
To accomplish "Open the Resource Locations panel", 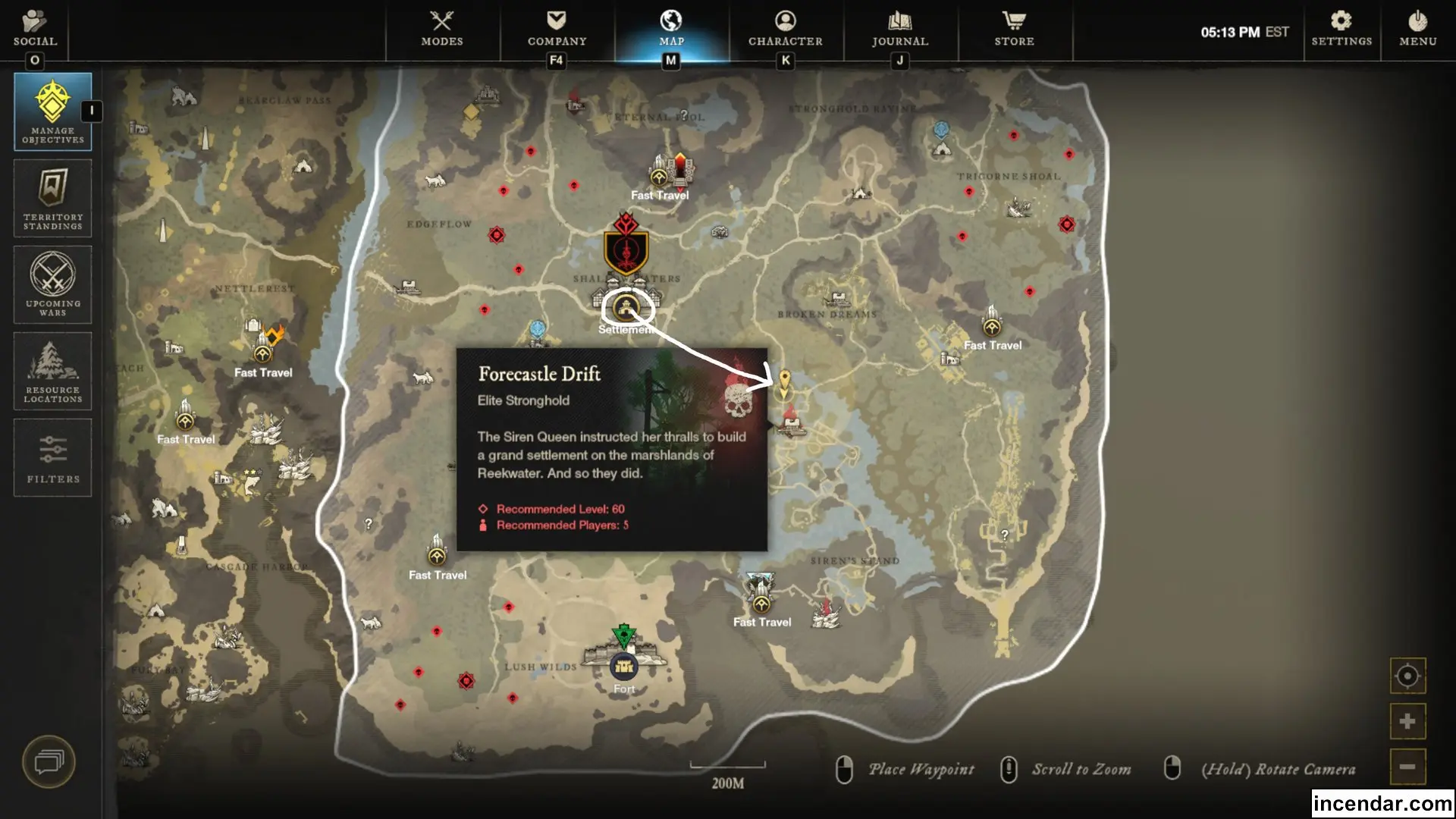I will click(x=52, y=371).
